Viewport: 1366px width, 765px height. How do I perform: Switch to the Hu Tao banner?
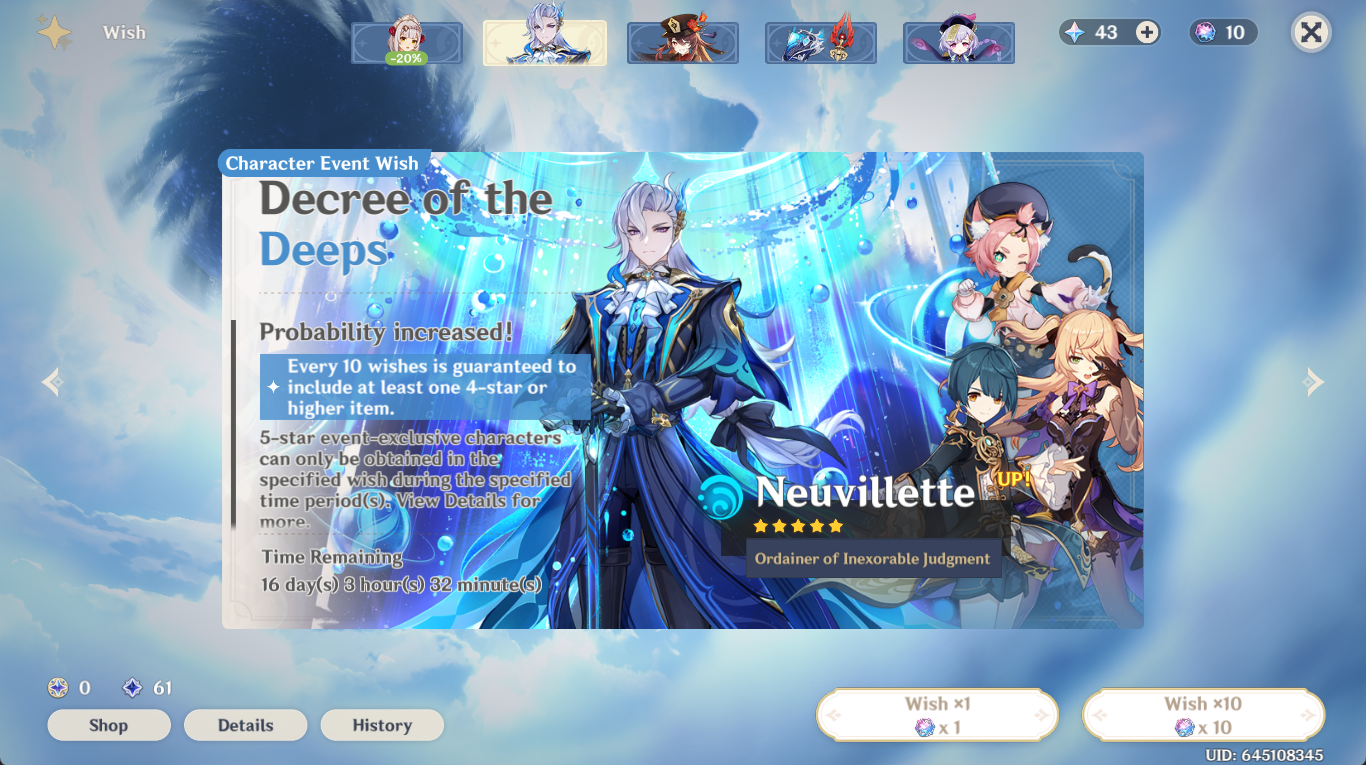pos(683,43)
